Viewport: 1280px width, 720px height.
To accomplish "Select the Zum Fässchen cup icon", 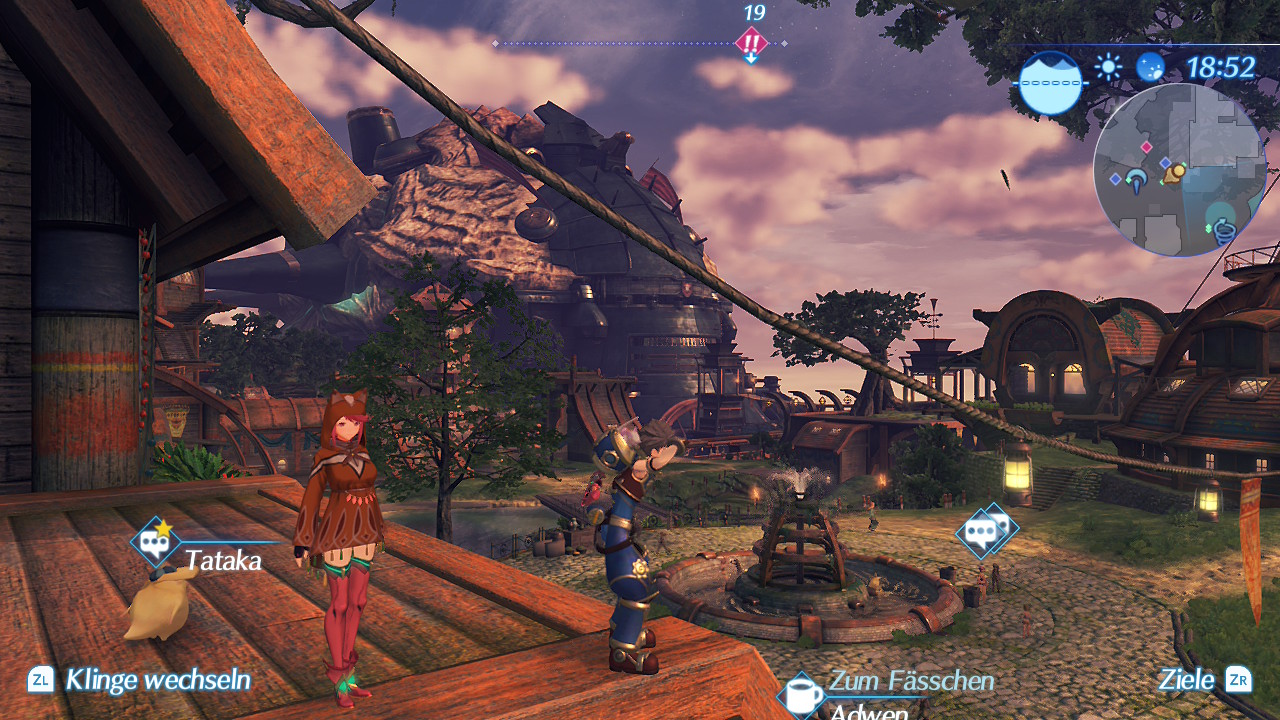I will [x=803, y=695].
